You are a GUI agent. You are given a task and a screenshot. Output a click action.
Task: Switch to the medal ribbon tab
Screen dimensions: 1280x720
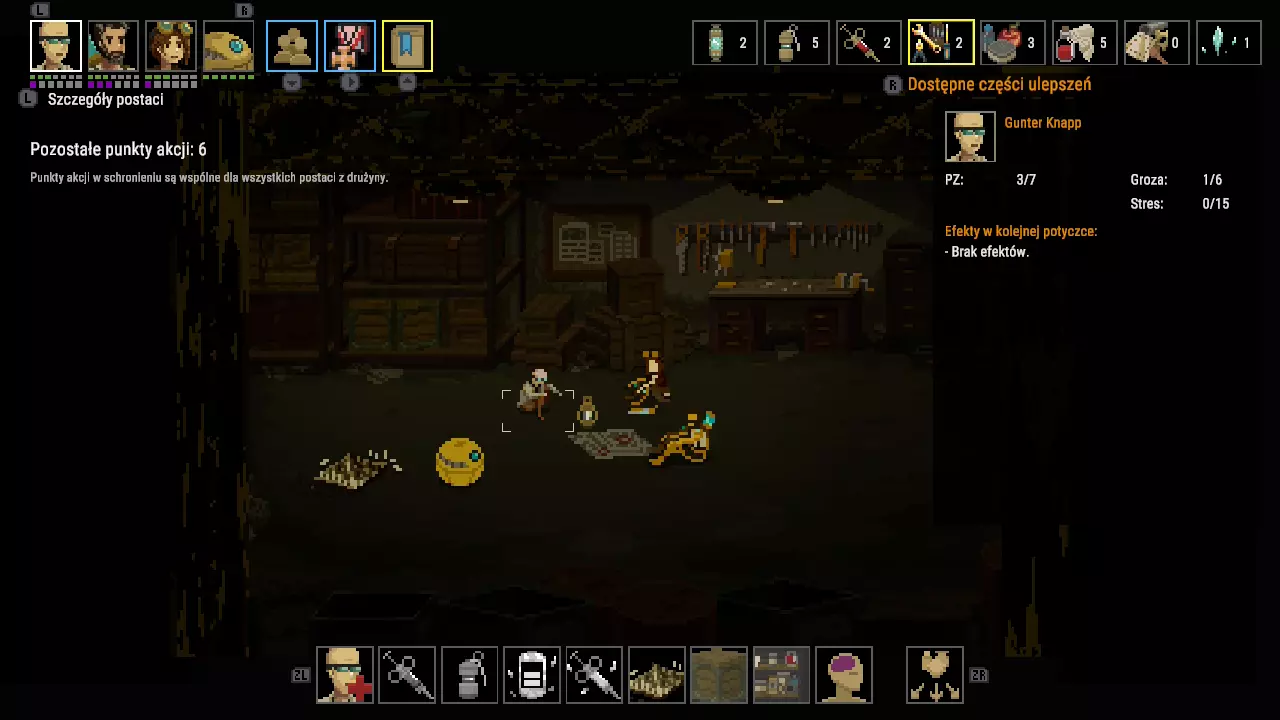coord(350,46)
